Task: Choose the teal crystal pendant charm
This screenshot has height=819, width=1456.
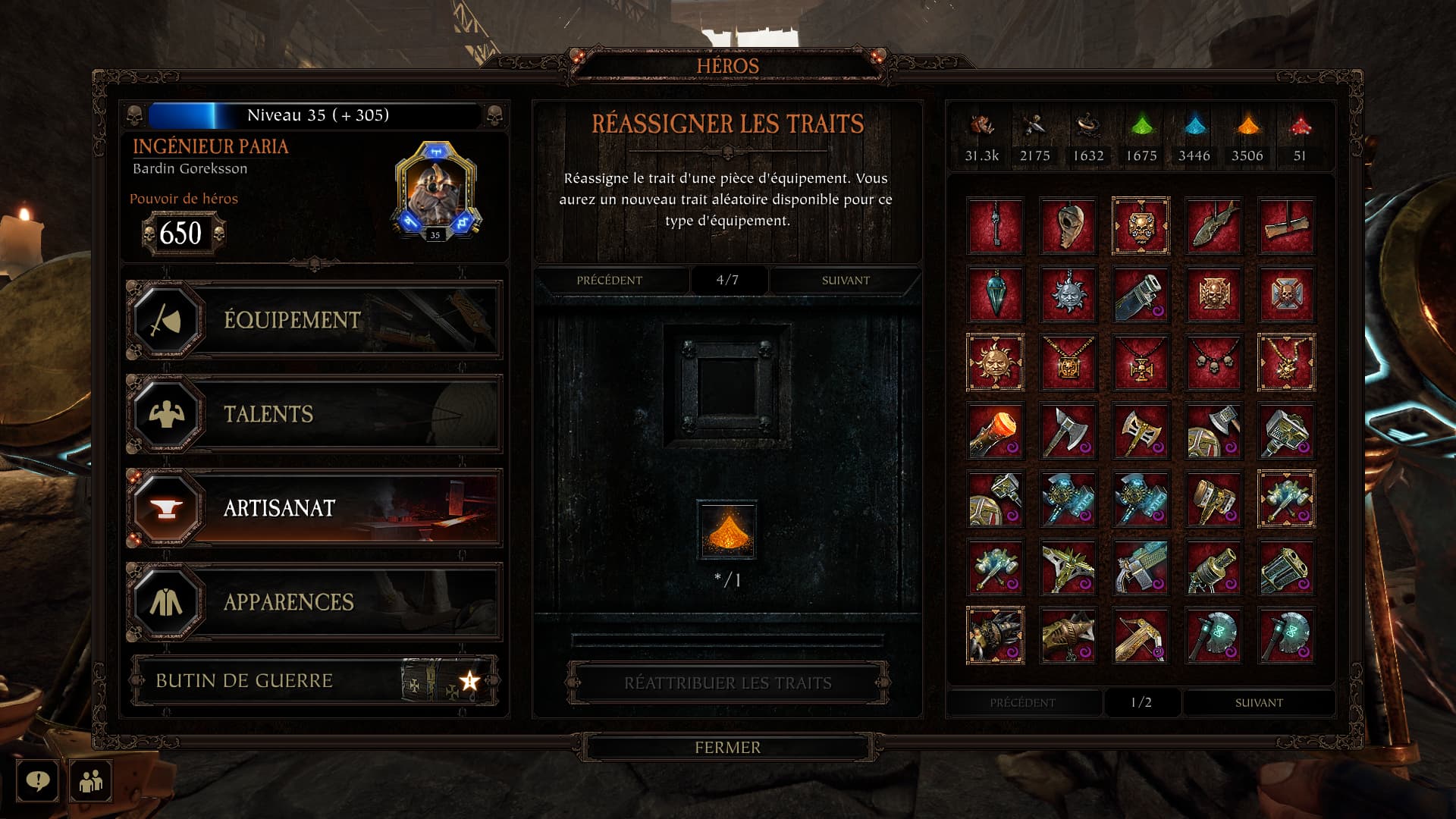Action: [x=995, y=294]
